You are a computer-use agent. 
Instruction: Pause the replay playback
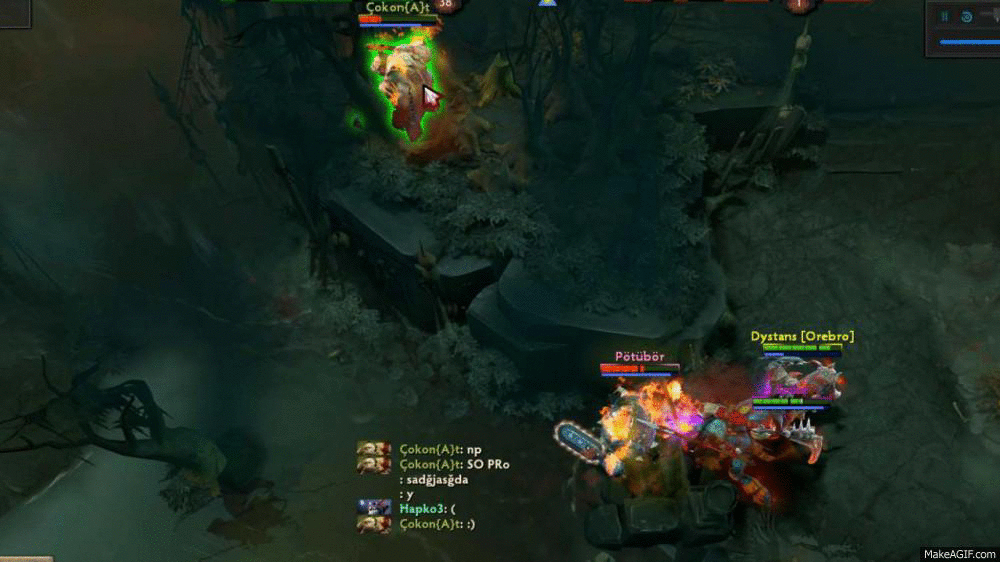(944, 16)
